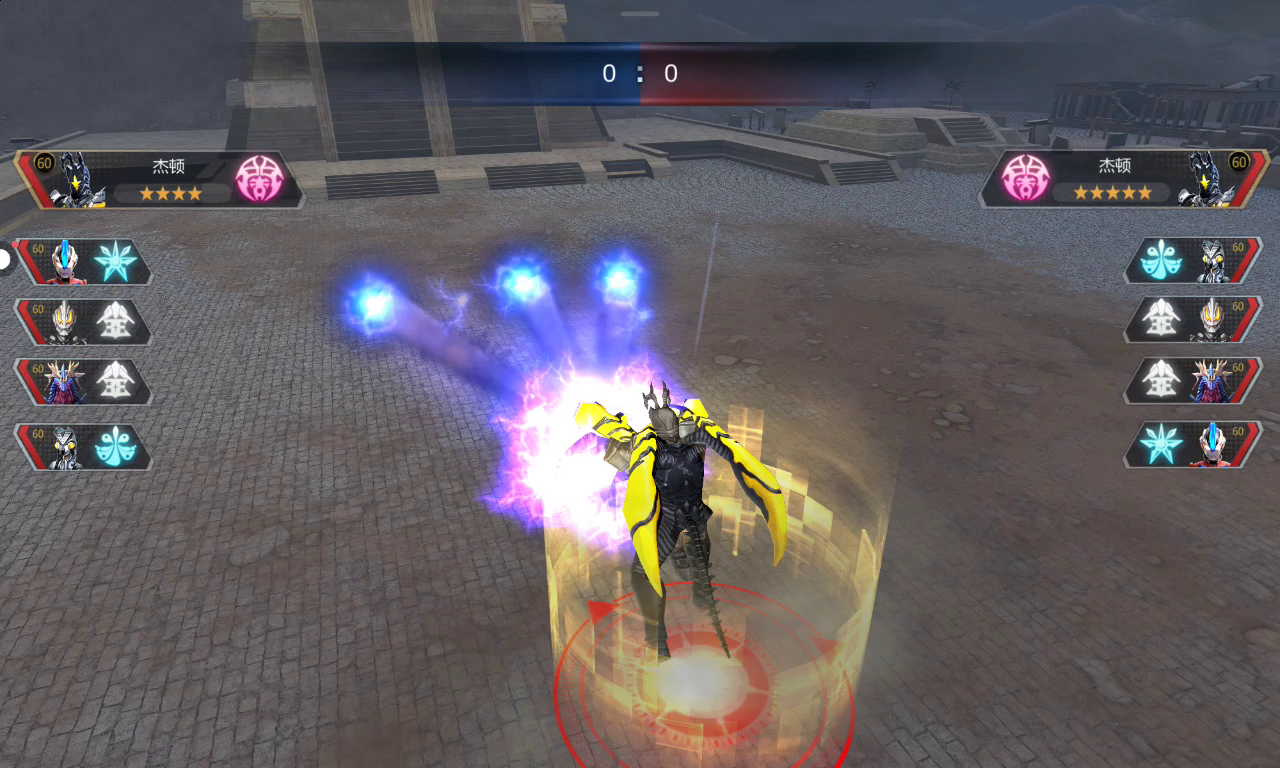Choose blue team's horned blue kaiju card
The height and width of the screenshot is (768, 1280).
[x=82, y=382]
